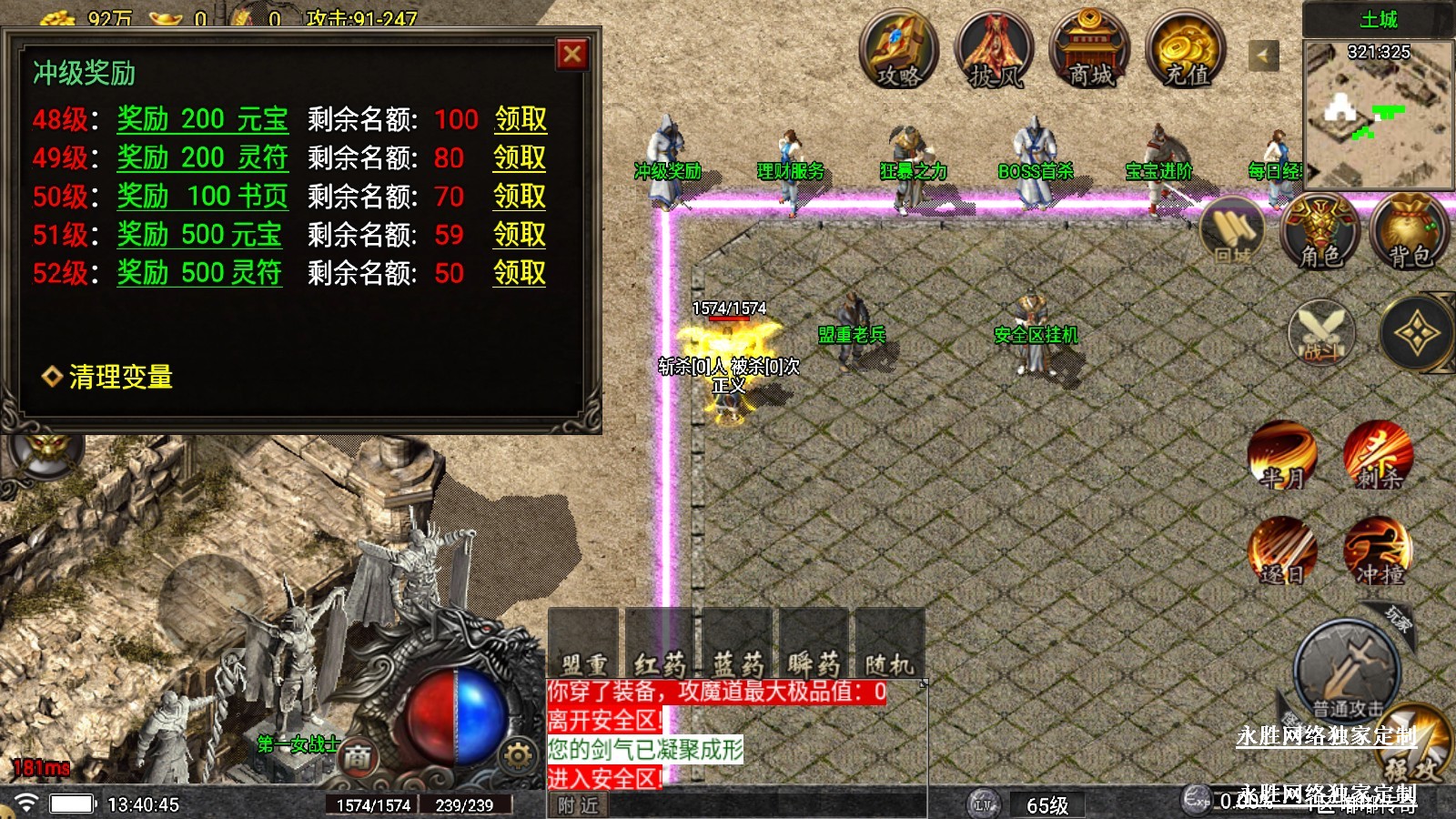This screenshot has height=819, width=1456.
Task: Claim the level 52 reward of 500 灵符
Action: 520,273
